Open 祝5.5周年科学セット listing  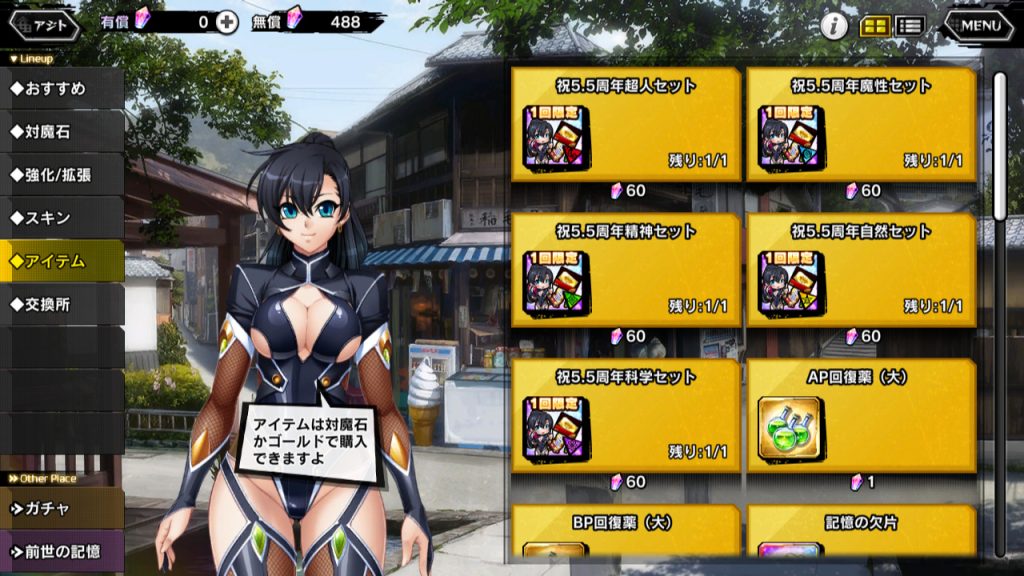(x=626, y=417)
